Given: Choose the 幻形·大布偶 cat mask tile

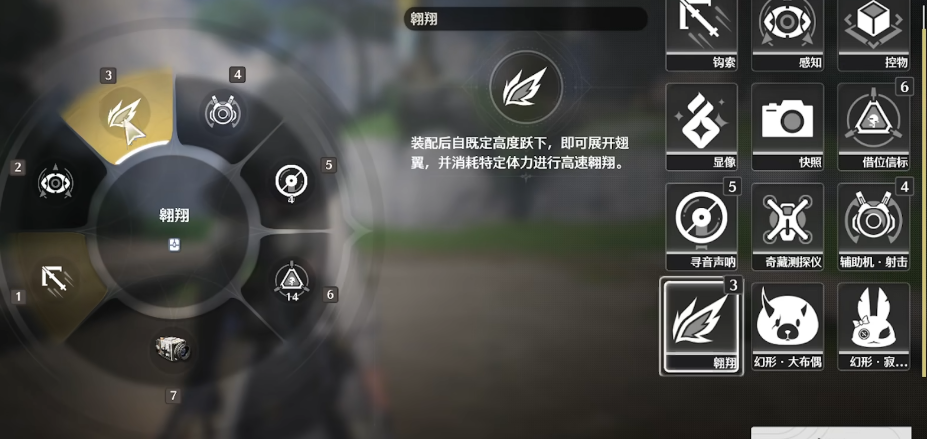Looking at the screenshot, I should click(x=787, y=324).
